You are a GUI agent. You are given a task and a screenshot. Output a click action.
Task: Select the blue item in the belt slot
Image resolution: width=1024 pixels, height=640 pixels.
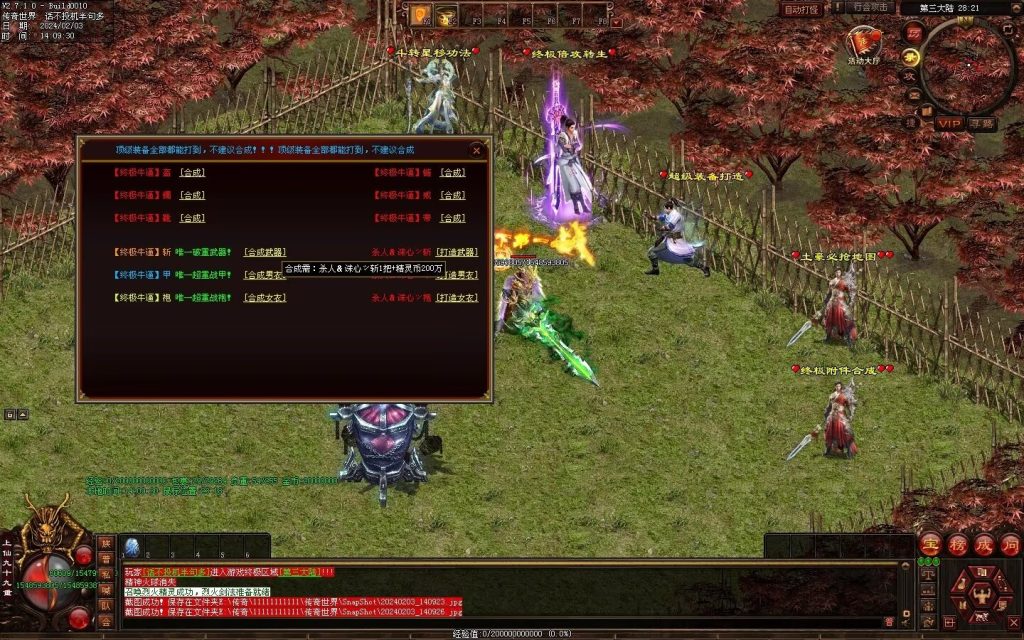coord(131,547)
